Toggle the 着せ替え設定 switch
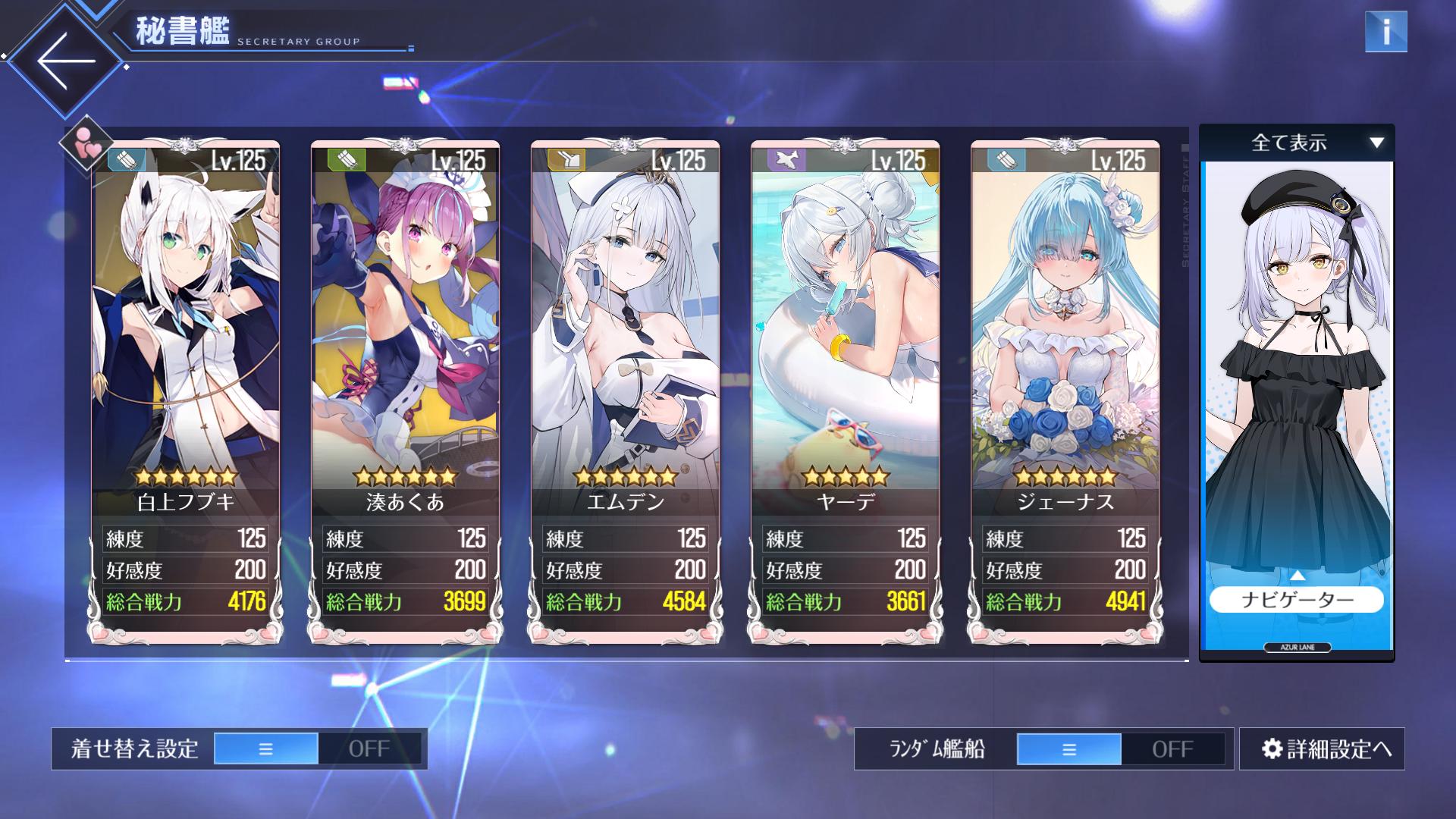This screenshot has height=819, width=1456. point(317,748)
